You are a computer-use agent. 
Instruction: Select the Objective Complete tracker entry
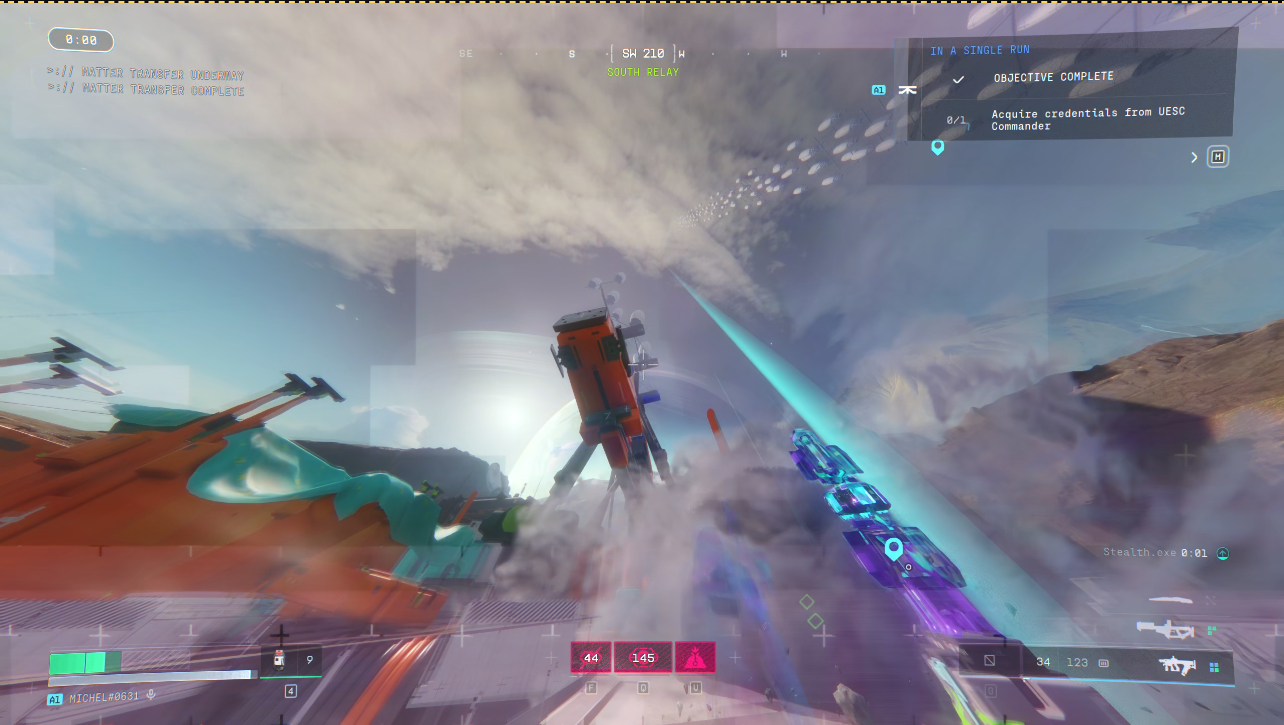tap(1052, 77)
